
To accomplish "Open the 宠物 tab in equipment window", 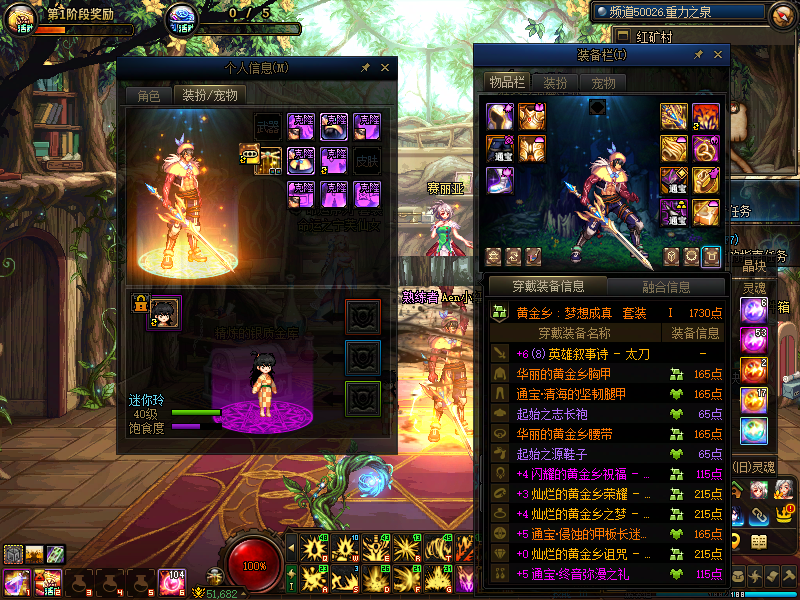I will pyautogui.click(x=603, y=83).
